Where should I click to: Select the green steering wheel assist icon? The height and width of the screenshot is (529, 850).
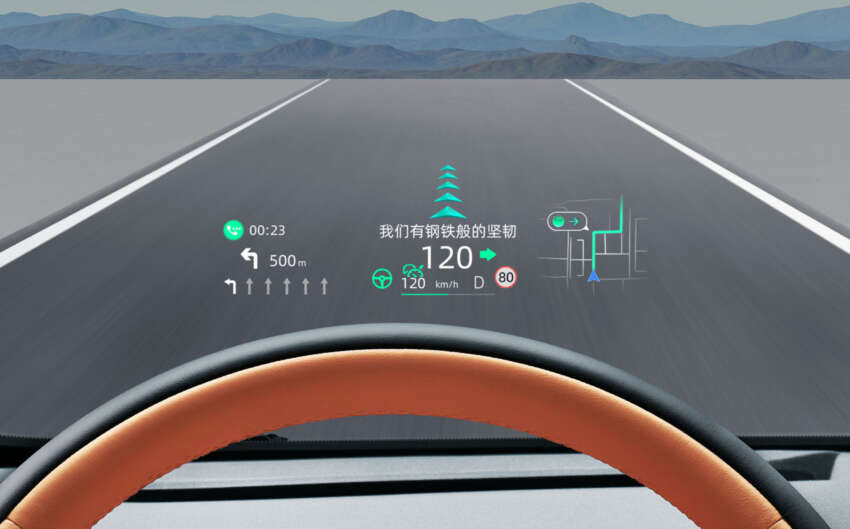(381, 279)
